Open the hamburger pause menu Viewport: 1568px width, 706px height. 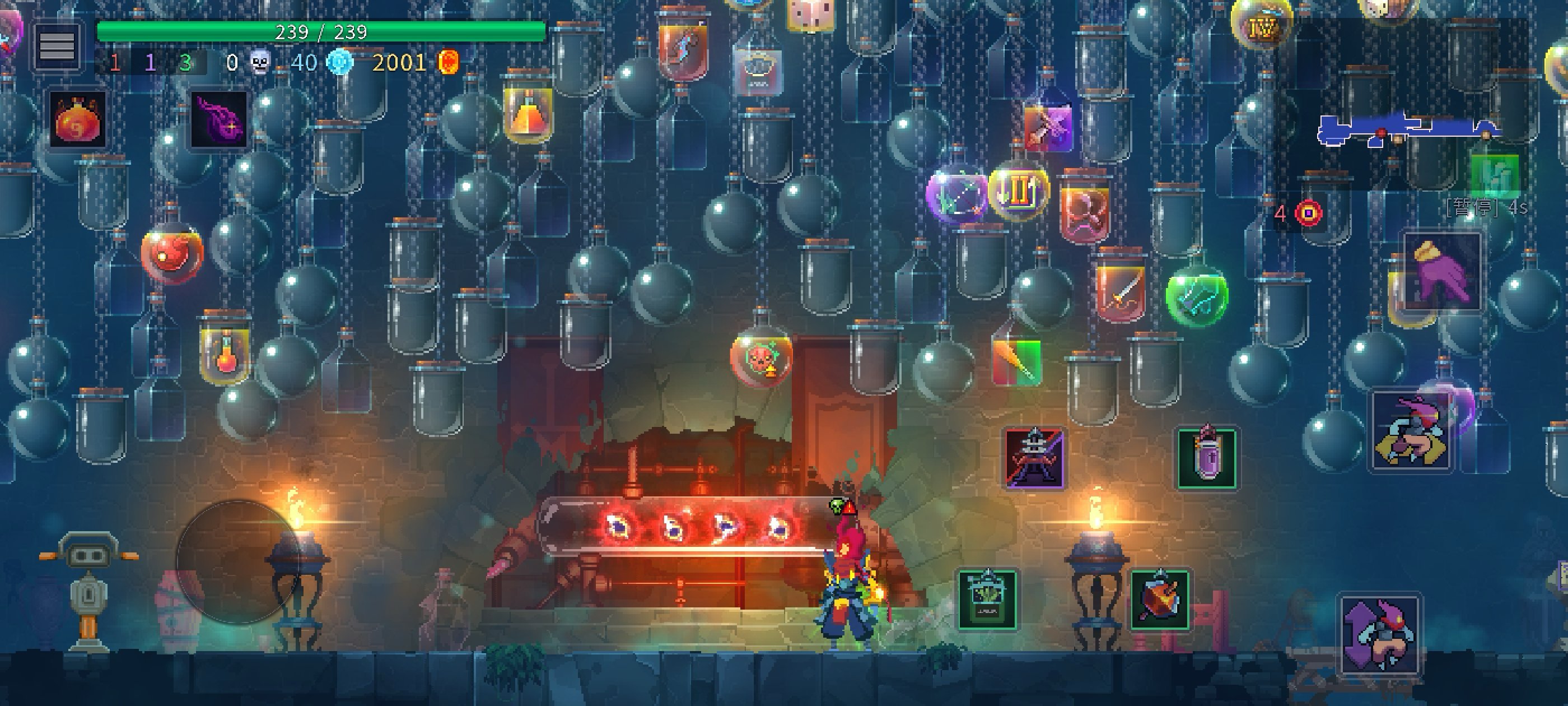(57, 46)
